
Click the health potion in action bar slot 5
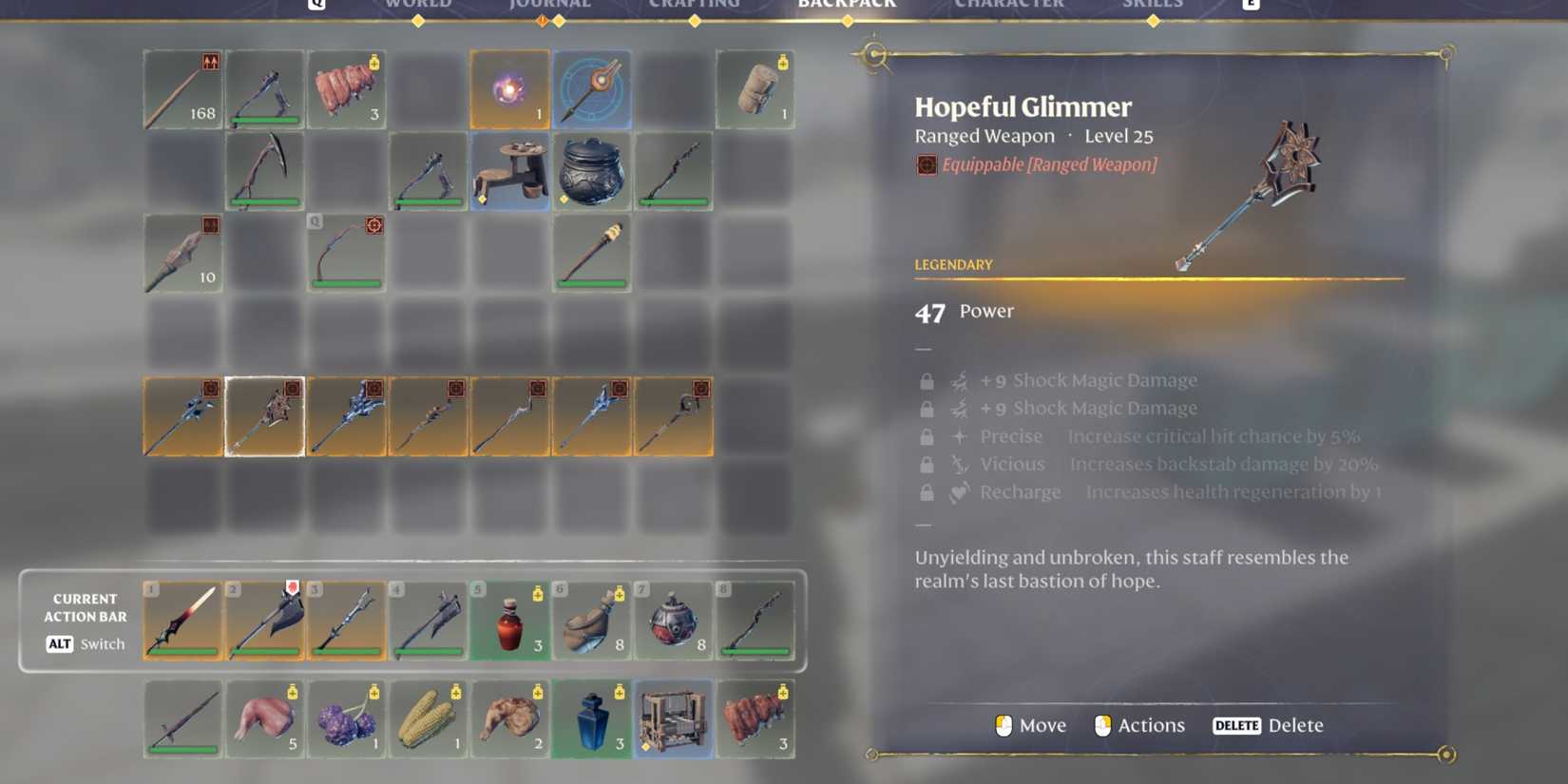tap(509, 620)
